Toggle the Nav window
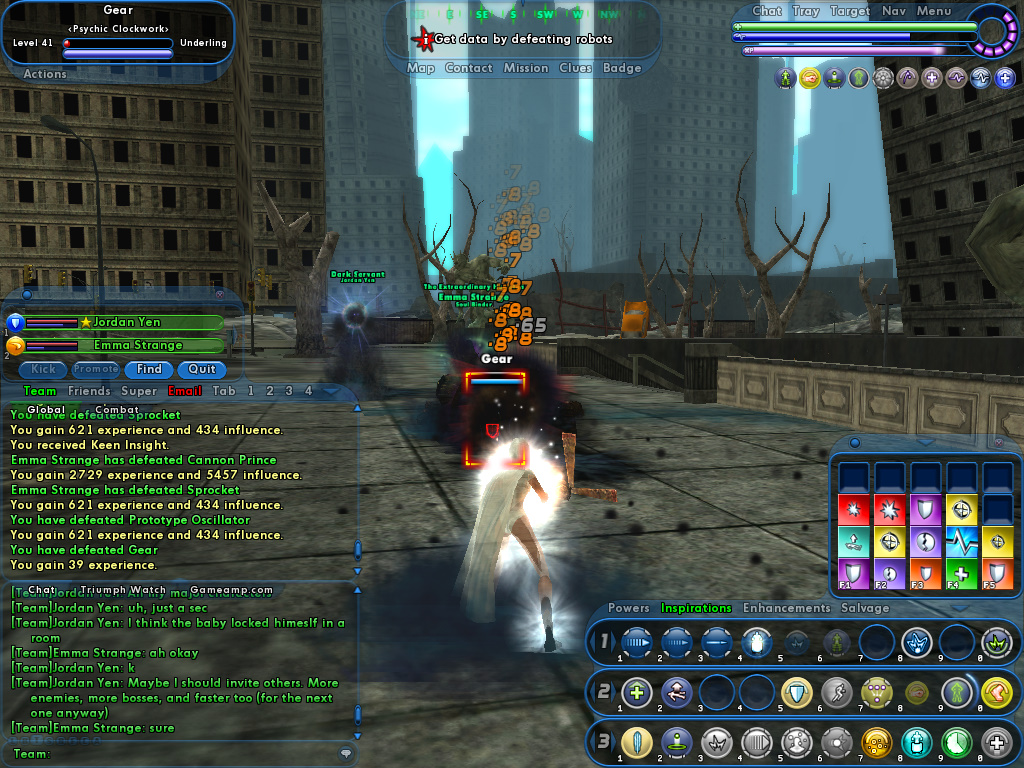 tap(893, 11)
